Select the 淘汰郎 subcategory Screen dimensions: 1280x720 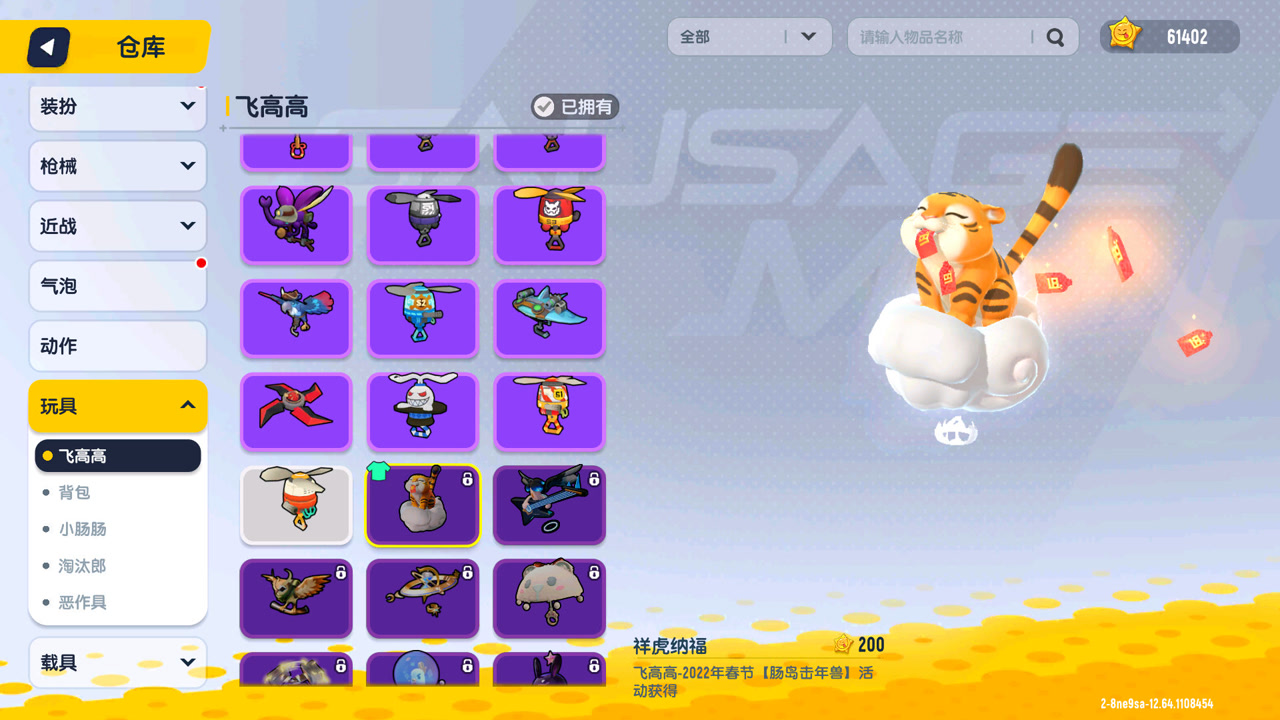(x=82, y=566)
